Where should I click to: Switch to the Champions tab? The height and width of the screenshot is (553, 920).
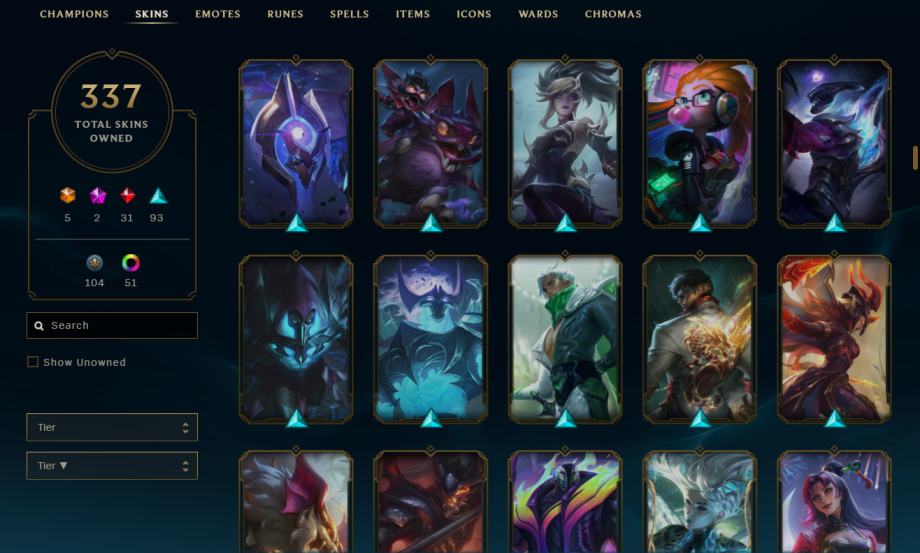(x=74, y=15)
